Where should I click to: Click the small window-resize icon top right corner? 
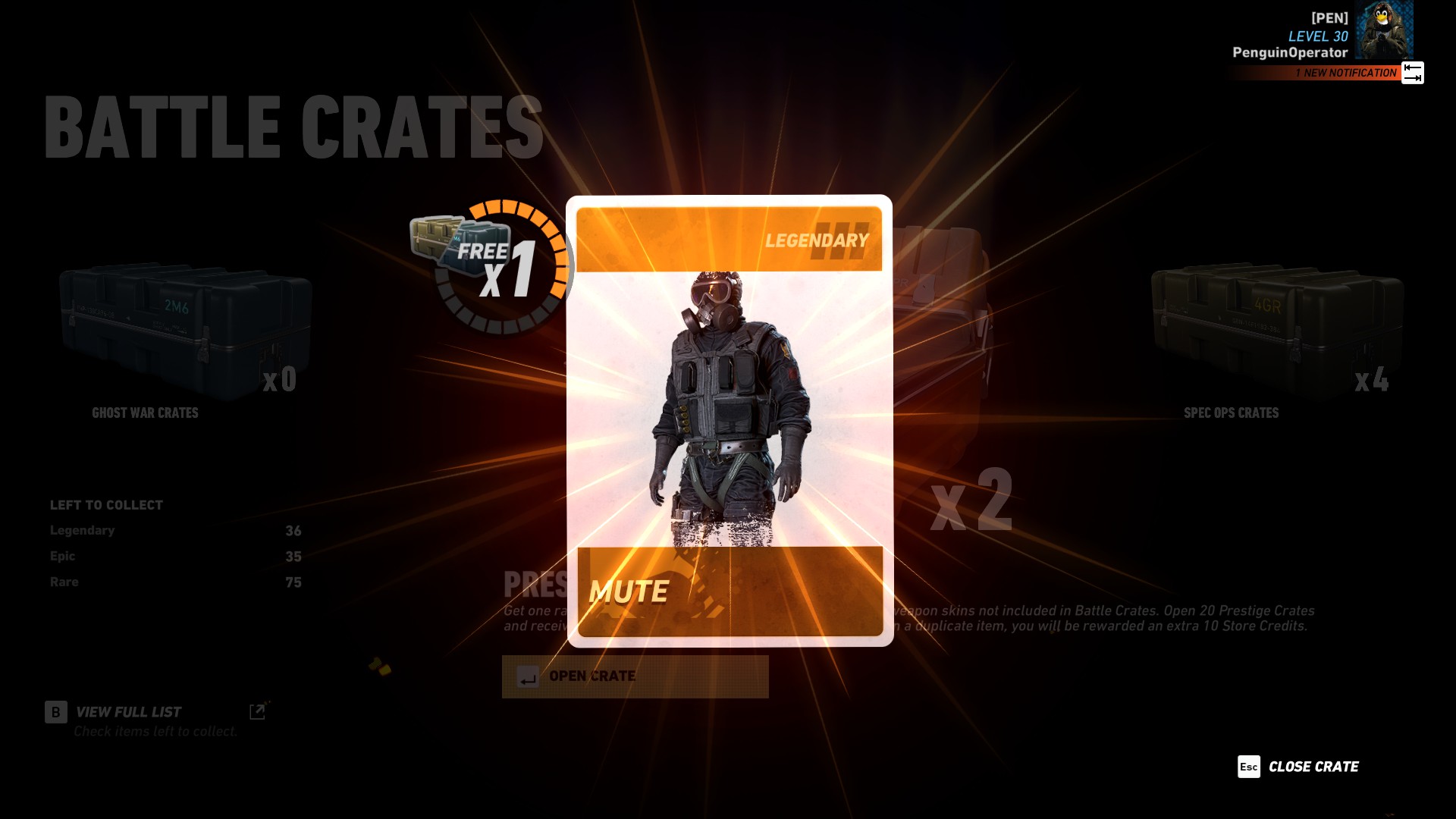point(1411,72)
